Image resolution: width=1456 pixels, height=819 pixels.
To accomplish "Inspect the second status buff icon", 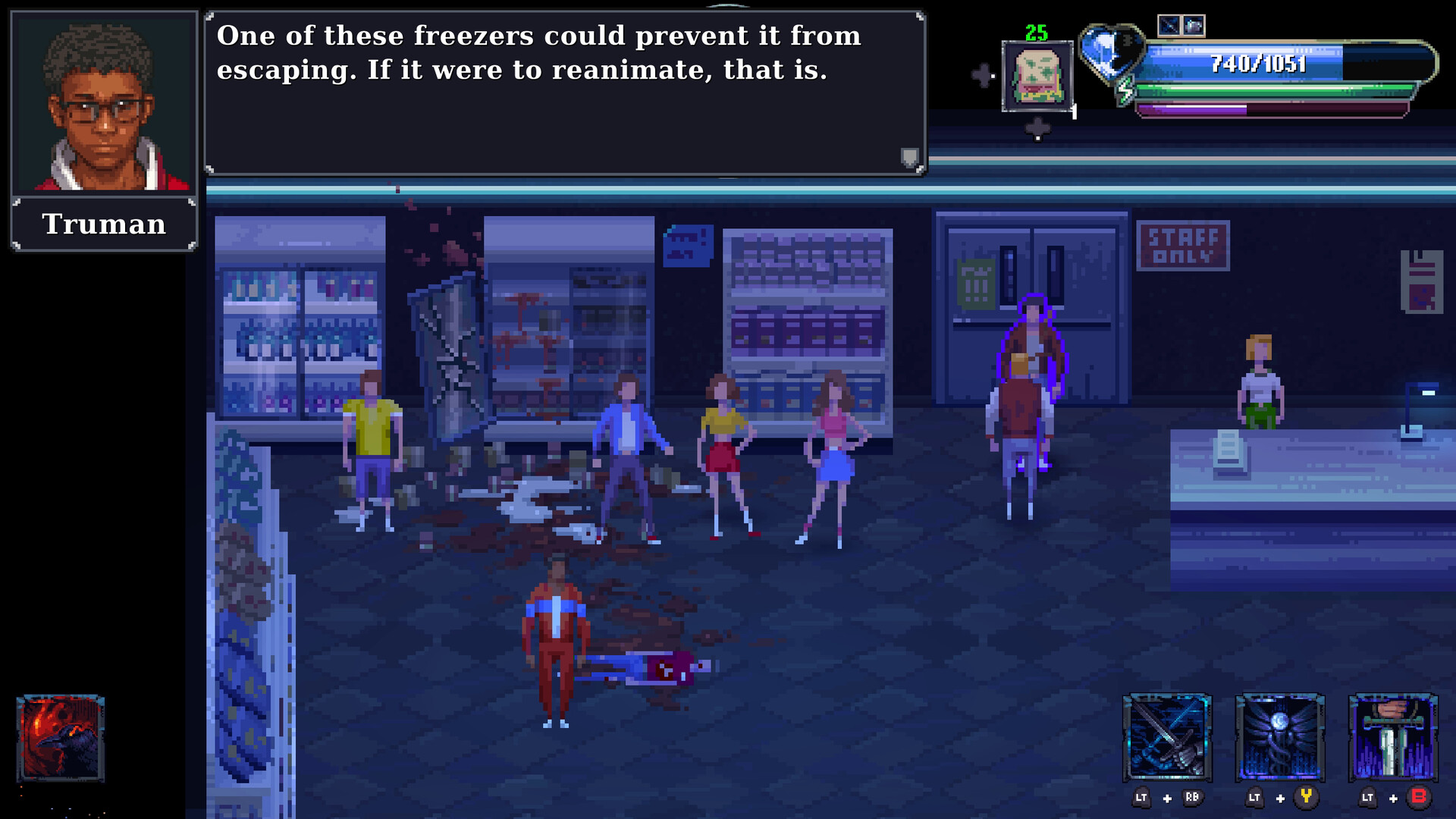I will [x=1194, y=27].
